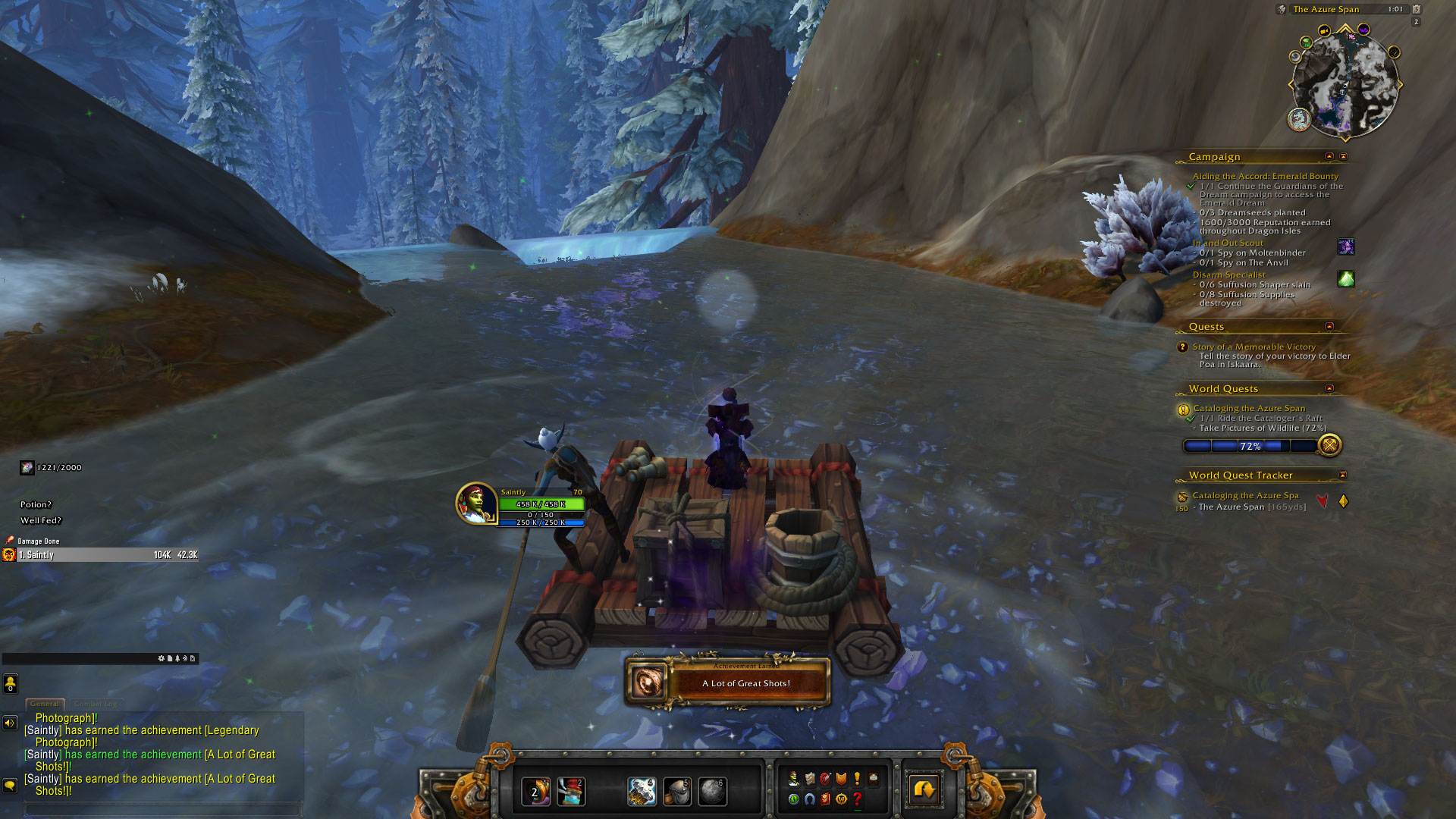
Task: Use the green Disarm Specialist quest item
Action: [x=1345, y=279]
